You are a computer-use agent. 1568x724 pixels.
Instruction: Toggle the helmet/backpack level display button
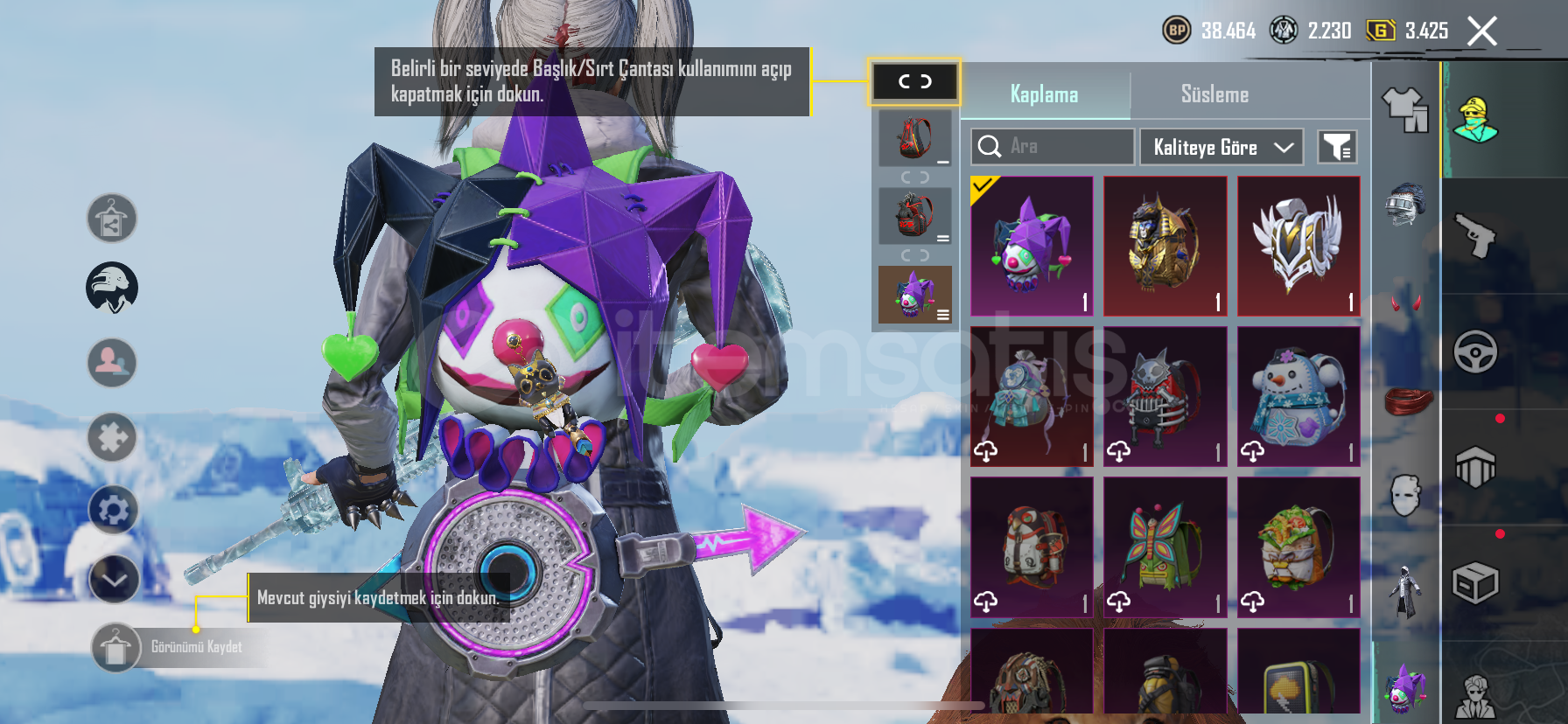914,82
